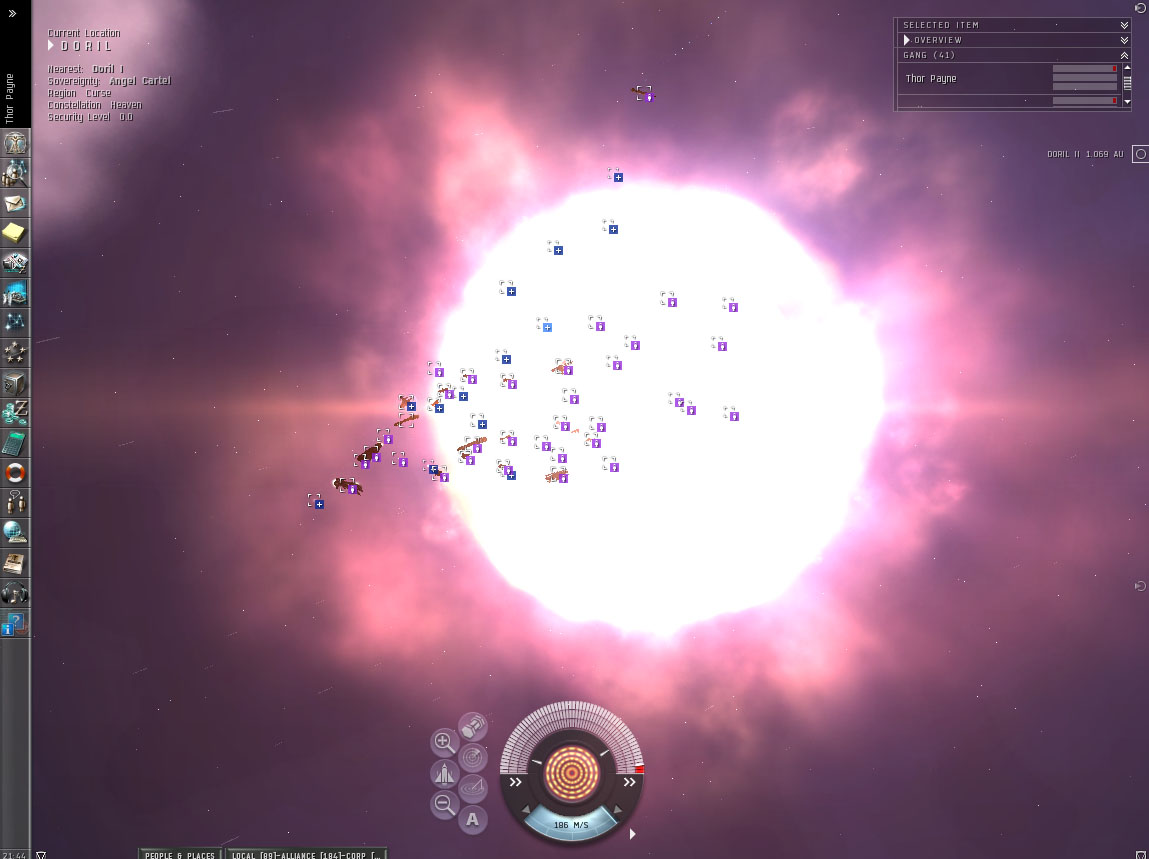
Task: Open the calculator icon in sidebar
Action: [15, 442]
